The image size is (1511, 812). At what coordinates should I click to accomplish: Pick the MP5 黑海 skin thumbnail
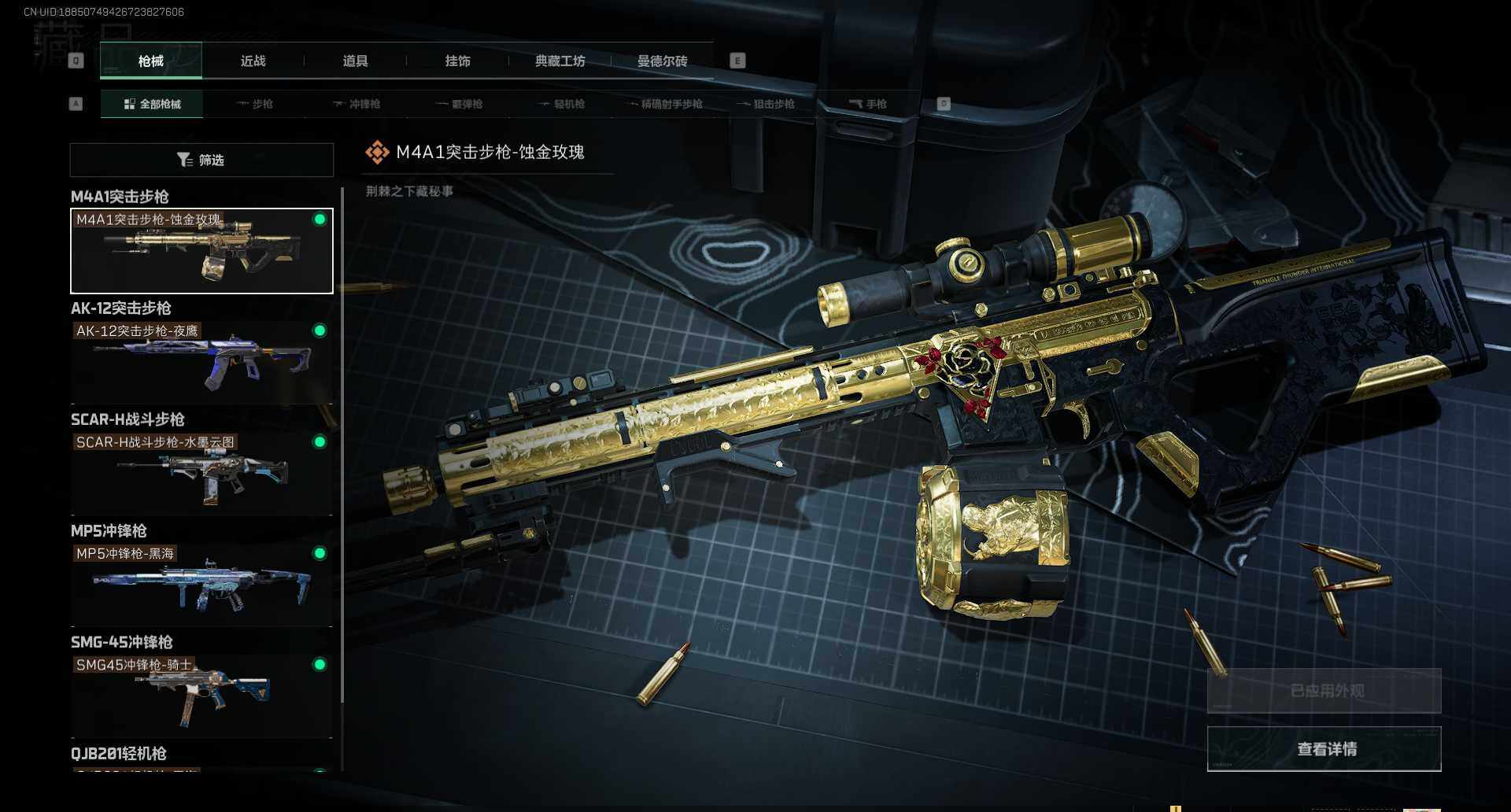[201, 585]
